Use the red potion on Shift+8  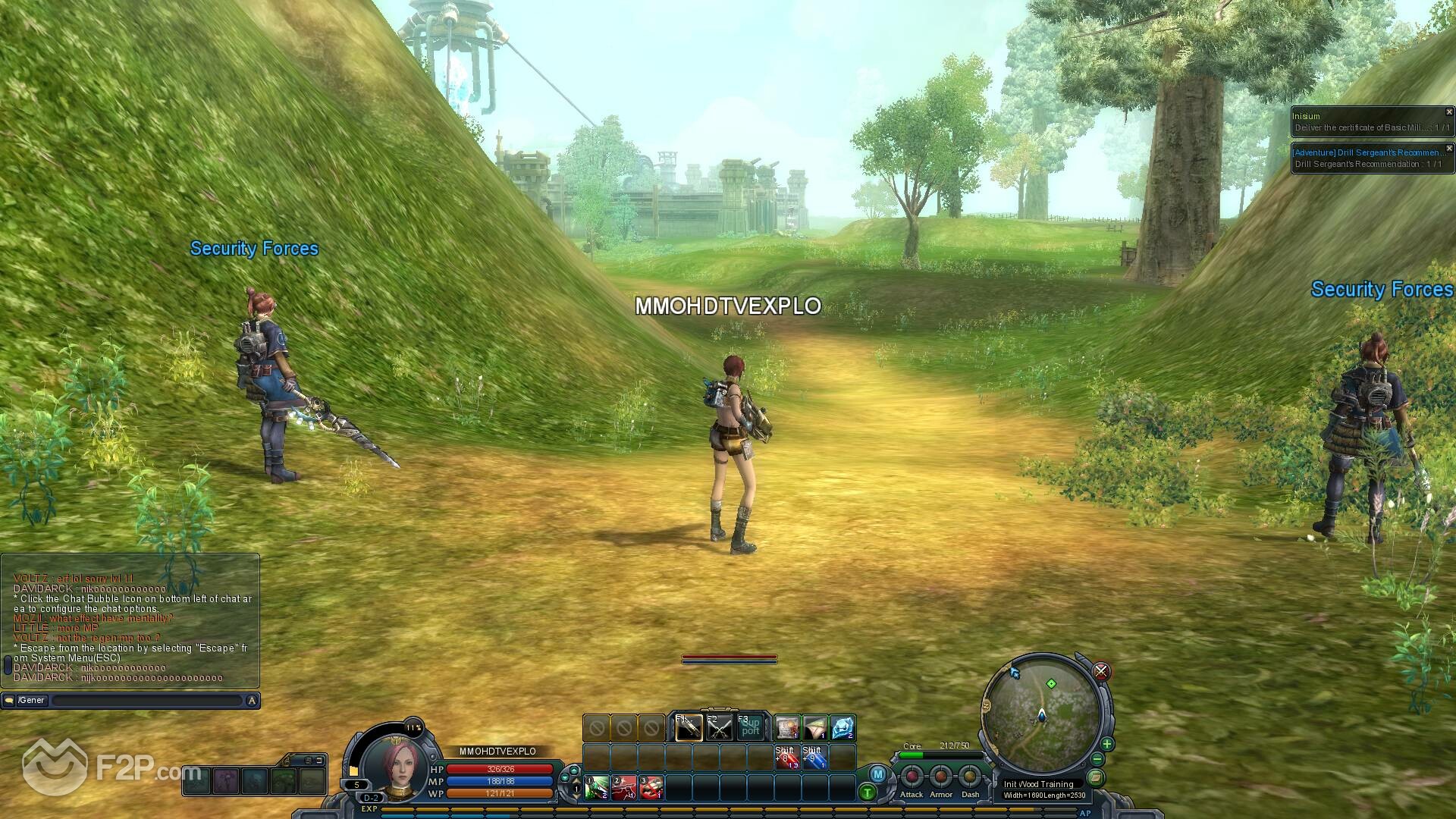tap(787, 758)
